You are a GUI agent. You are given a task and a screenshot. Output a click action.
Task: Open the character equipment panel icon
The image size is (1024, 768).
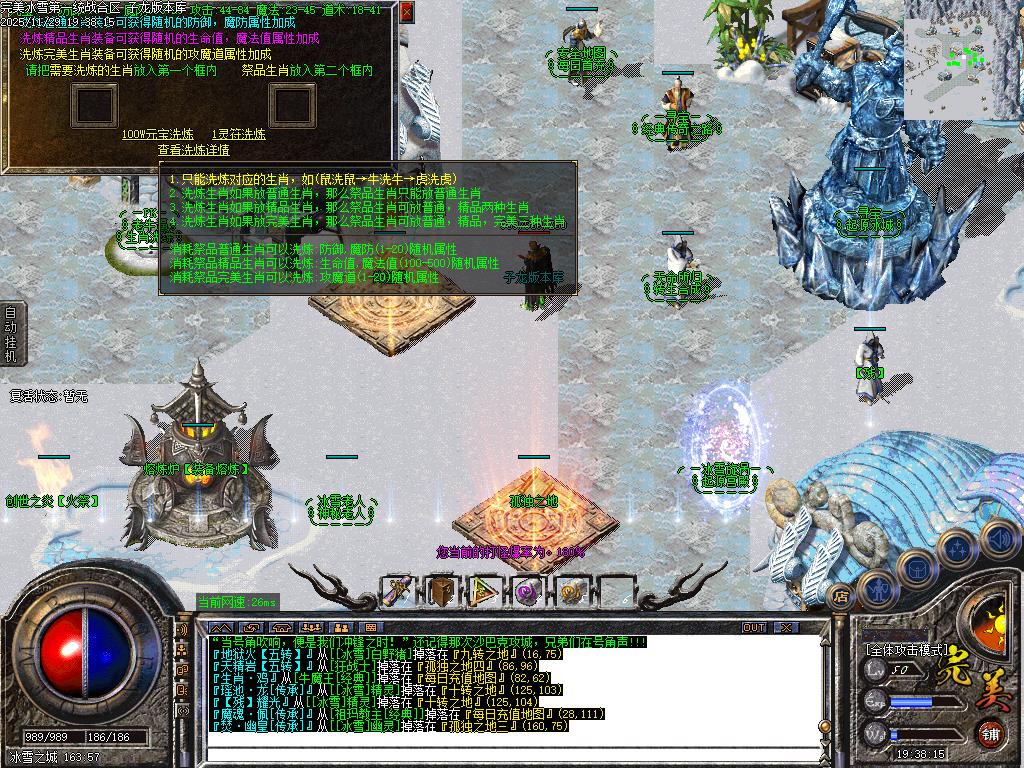[x=877, y=588]
